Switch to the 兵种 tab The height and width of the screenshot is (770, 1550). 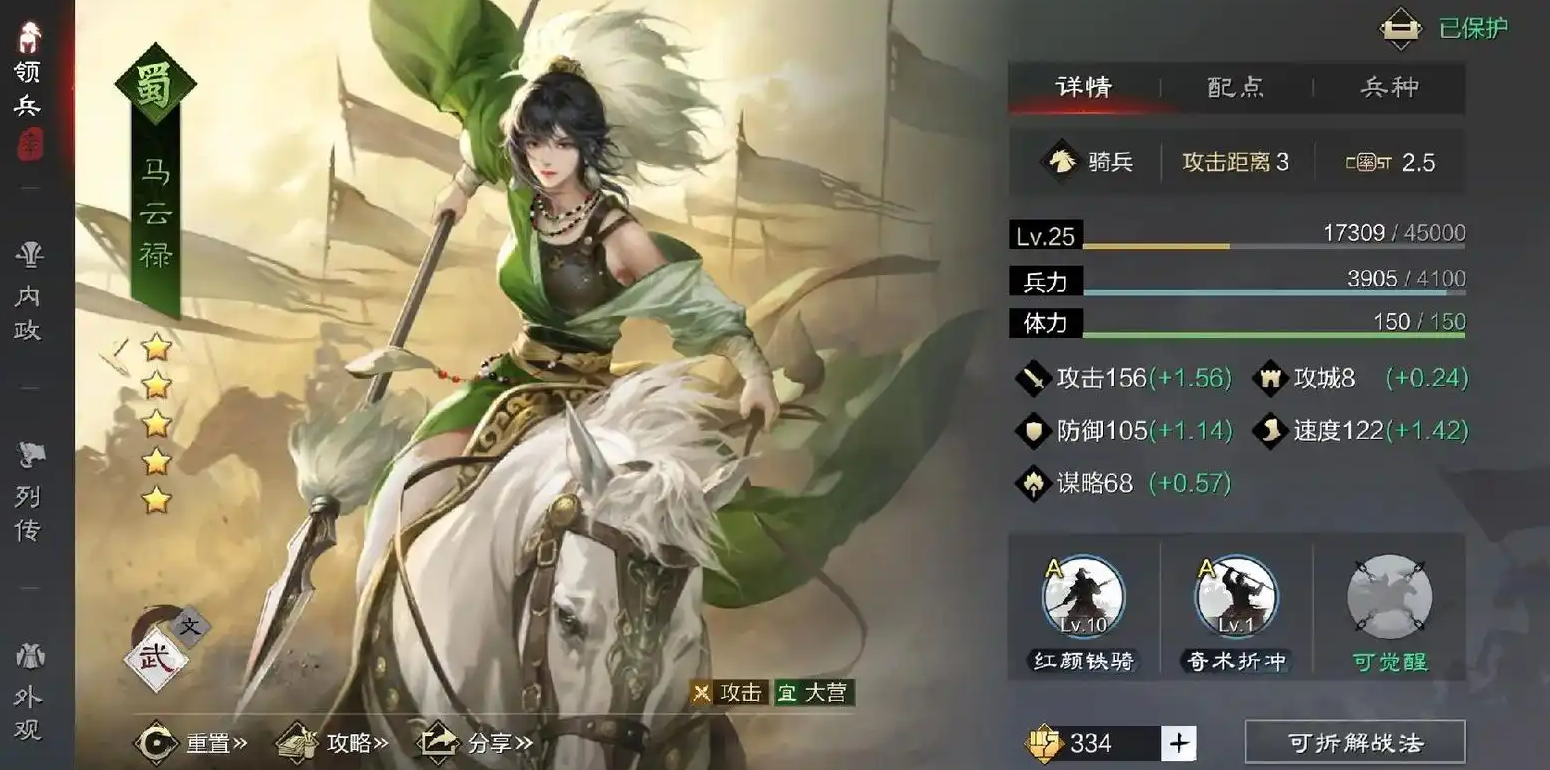(1390, 88)
